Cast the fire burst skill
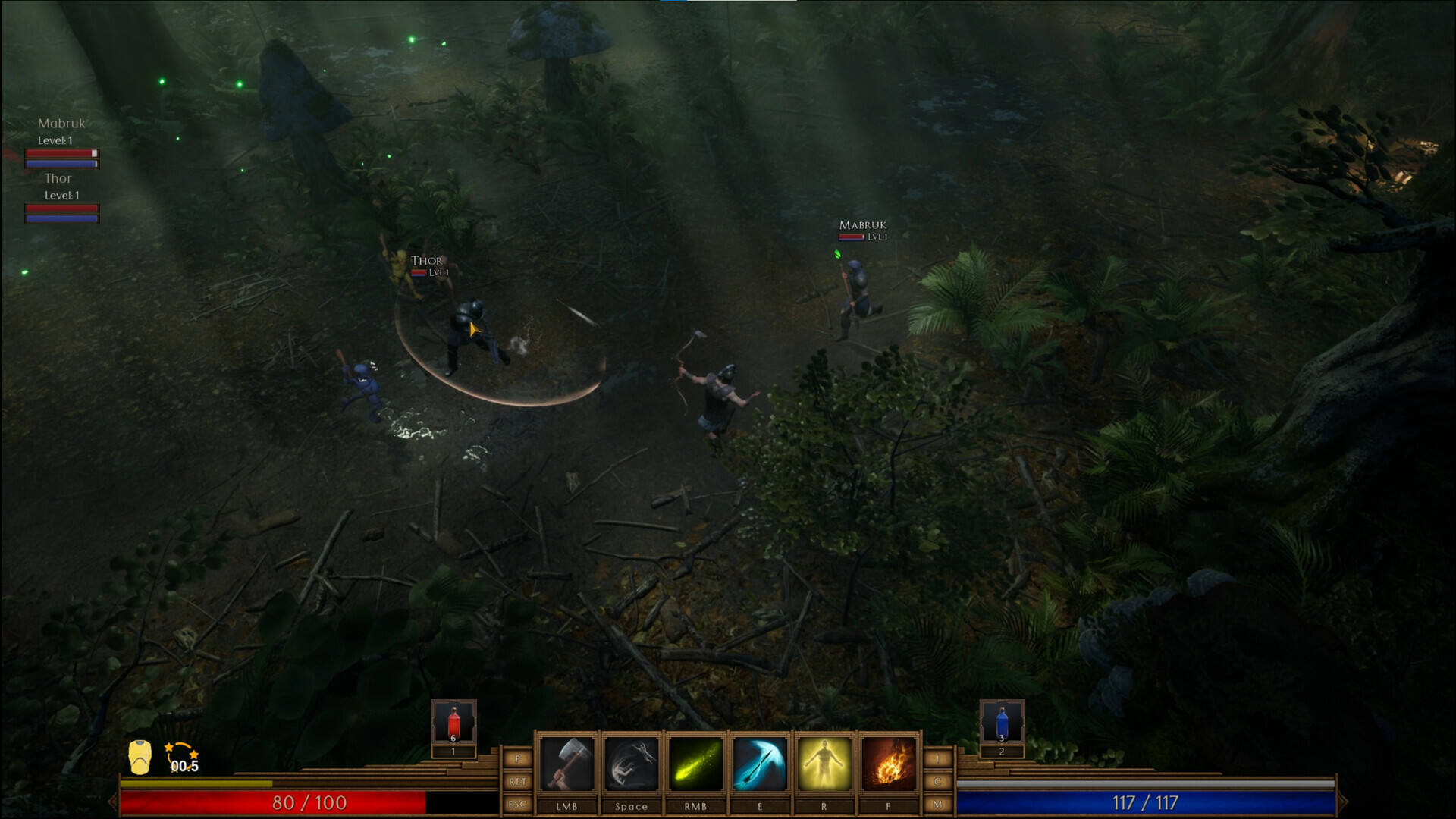The width and height of the screenshot is (1456, 819). pyautogui.click(x=888, y=764)
